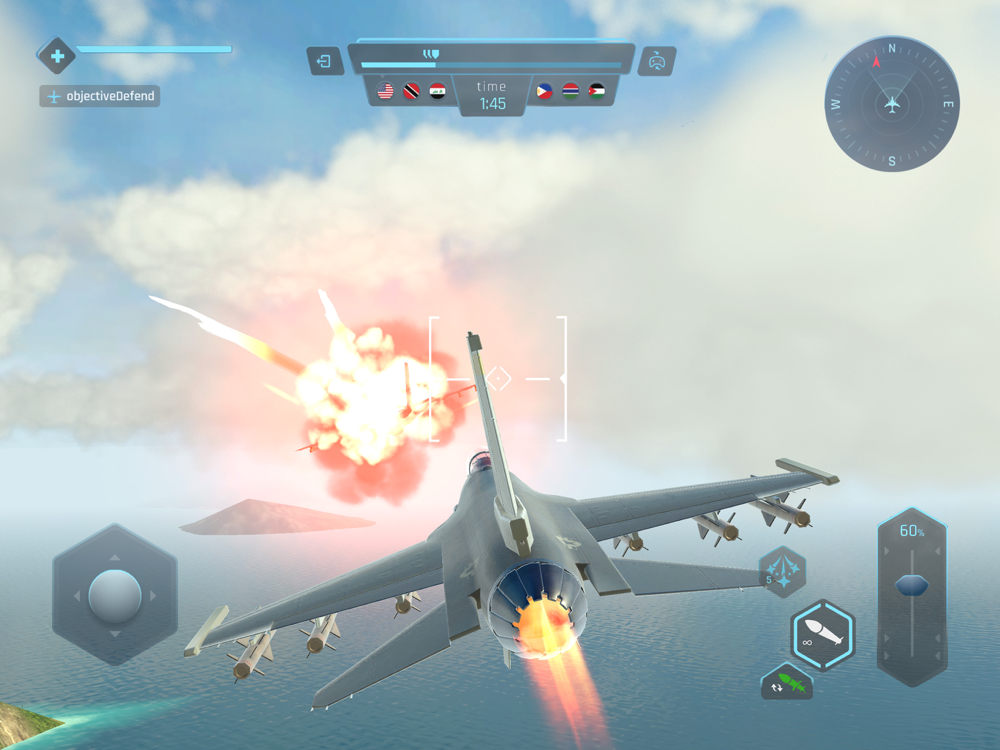Click the throttle slider handle
Image resolution: width=1000 pixels, height=750 pixels.
911,585
